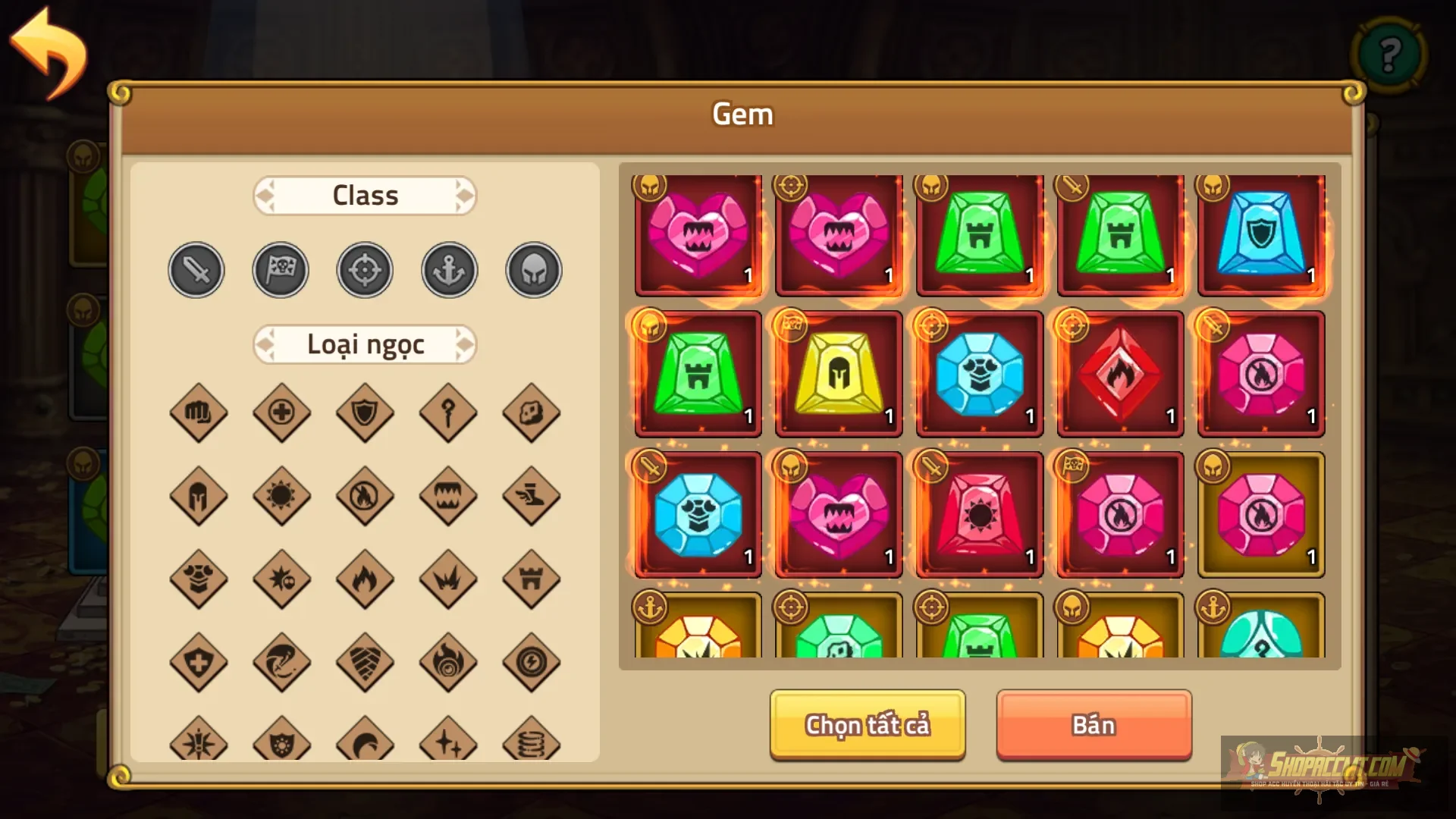Click the pink heart gem thumbnail top-left
The height and width of the screenshot is (819, 1456).
(697, 237)
